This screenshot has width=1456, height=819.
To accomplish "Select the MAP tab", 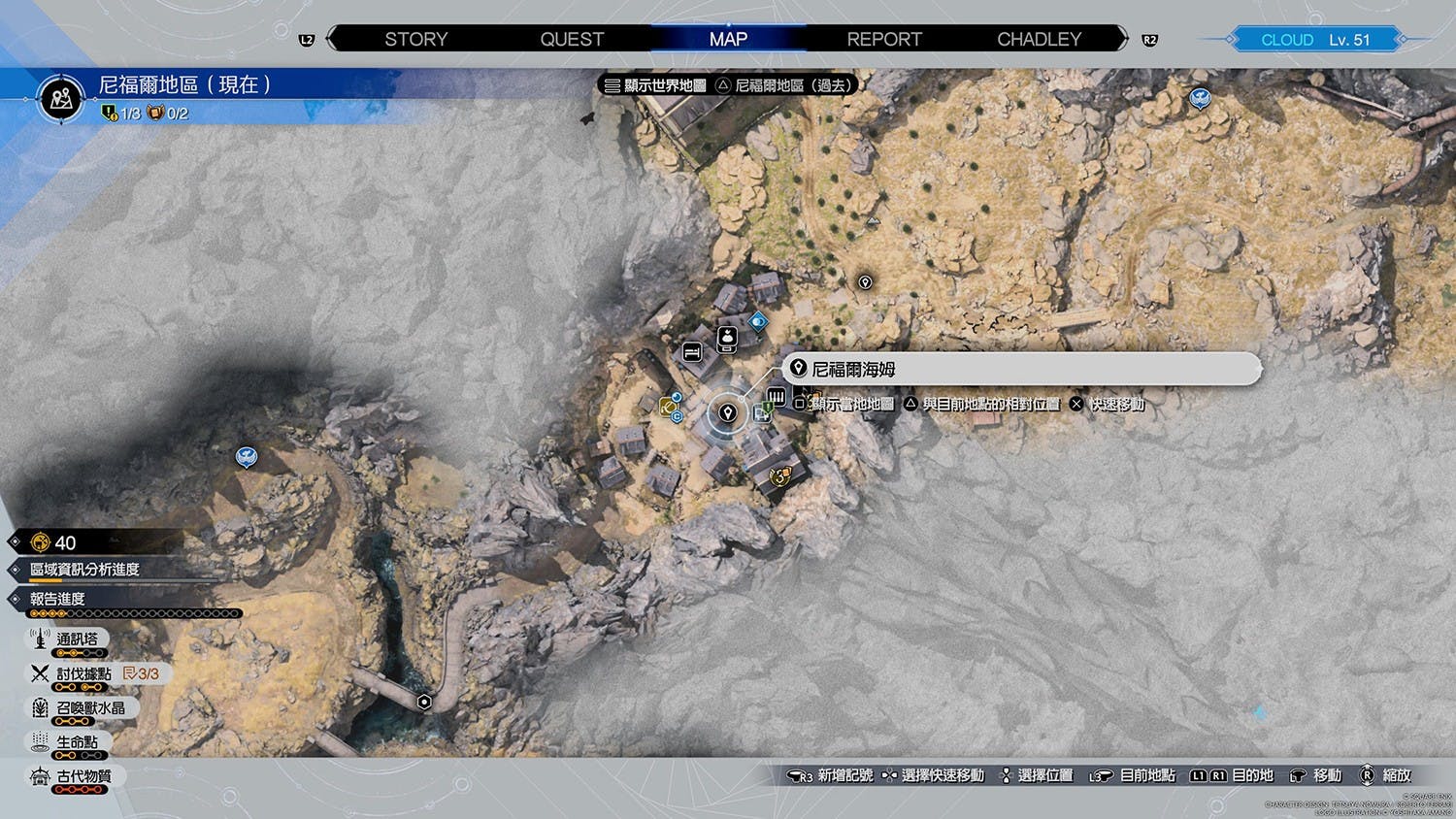I will pos(728,39).
